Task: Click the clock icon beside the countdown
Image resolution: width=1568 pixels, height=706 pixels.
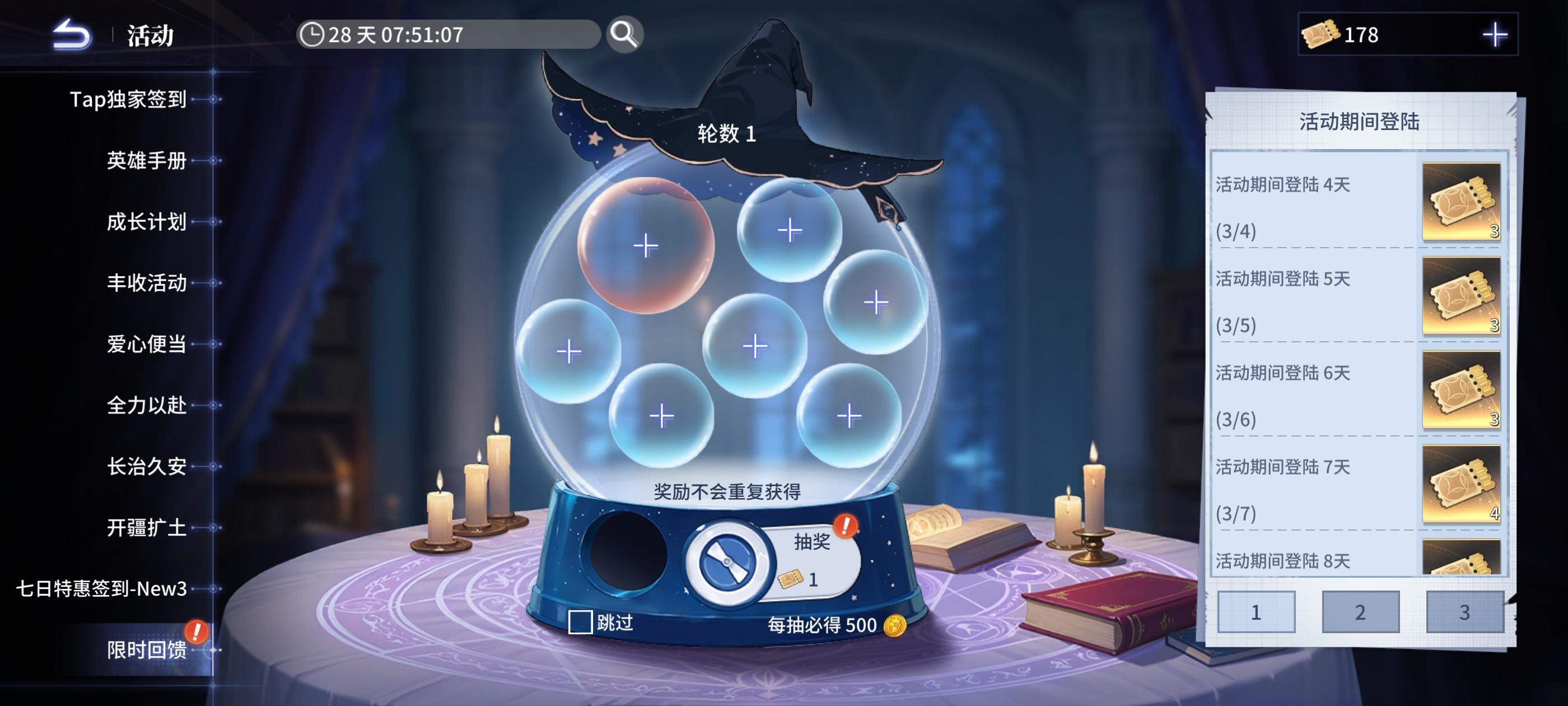Action: (x=312, y=35)
